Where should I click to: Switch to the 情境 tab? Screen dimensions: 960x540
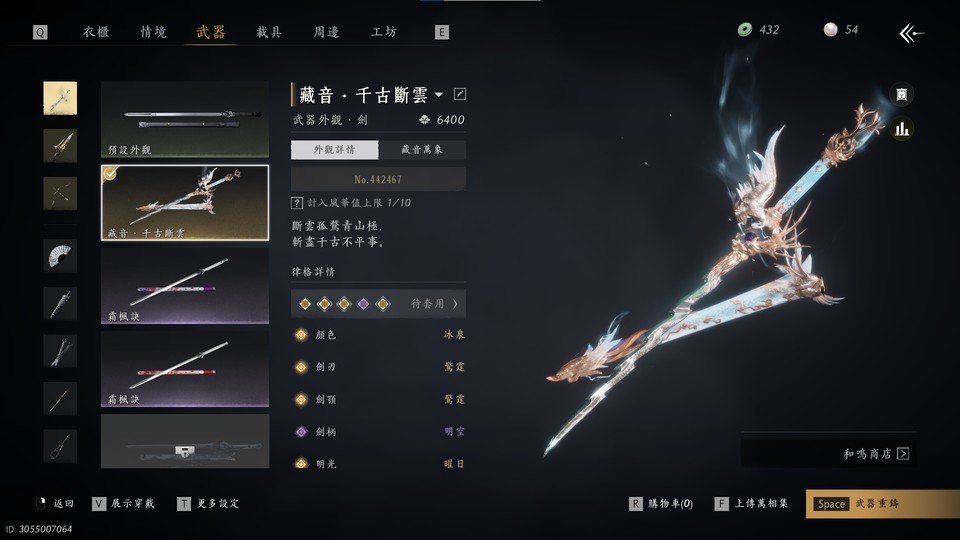[x=153, y=32]
